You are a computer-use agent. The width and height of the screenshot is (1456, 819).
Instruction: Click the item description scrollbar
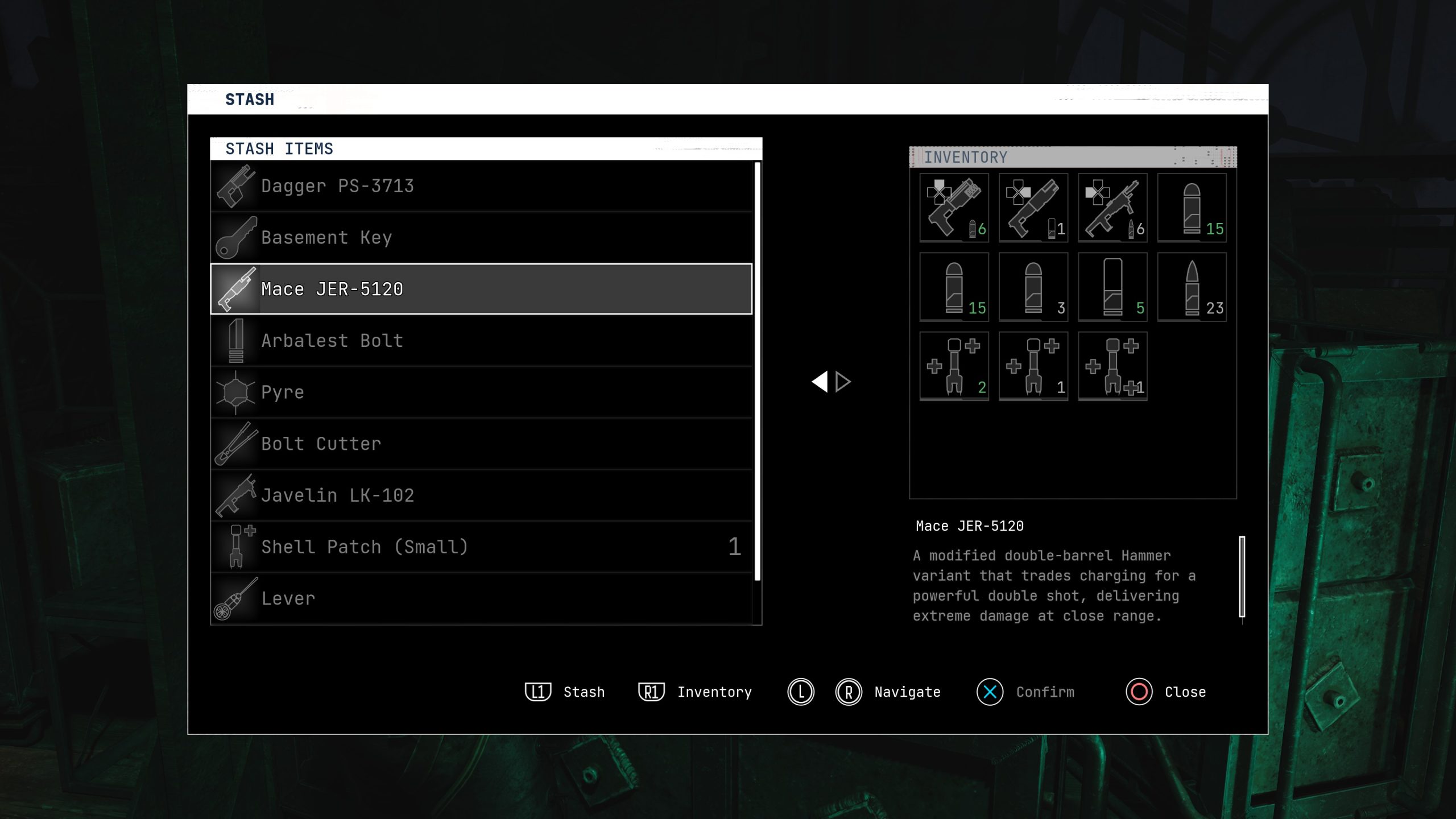[x=1242, y=576]
